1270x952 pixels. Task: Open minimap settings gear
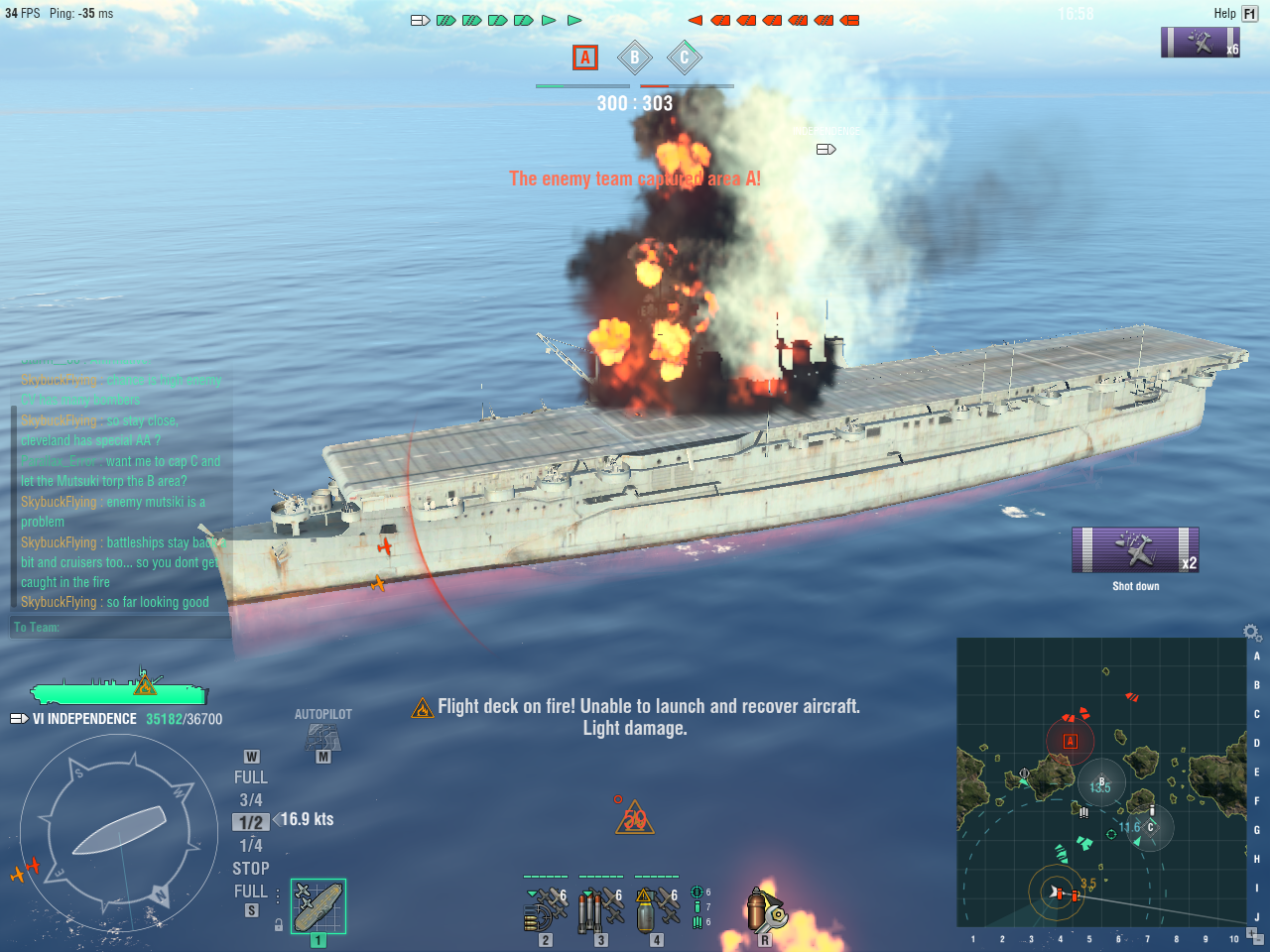coord(1252,632)
